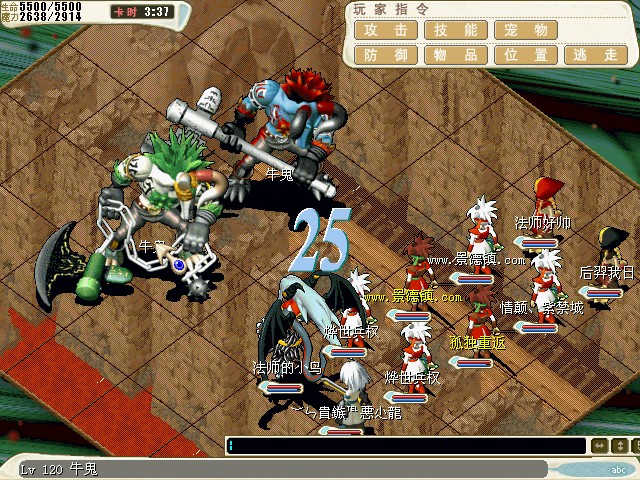Open the 技能 (Skills) command

[457, 30]
